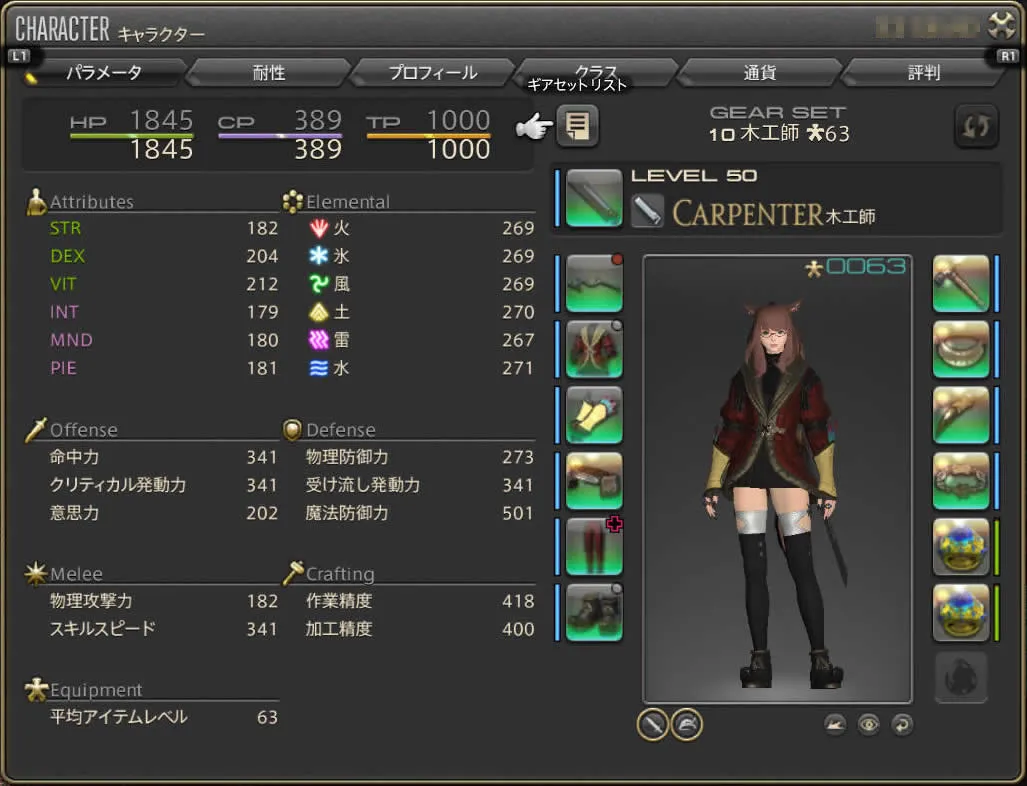
Task: Select the クラス tab
Action: 596,73
